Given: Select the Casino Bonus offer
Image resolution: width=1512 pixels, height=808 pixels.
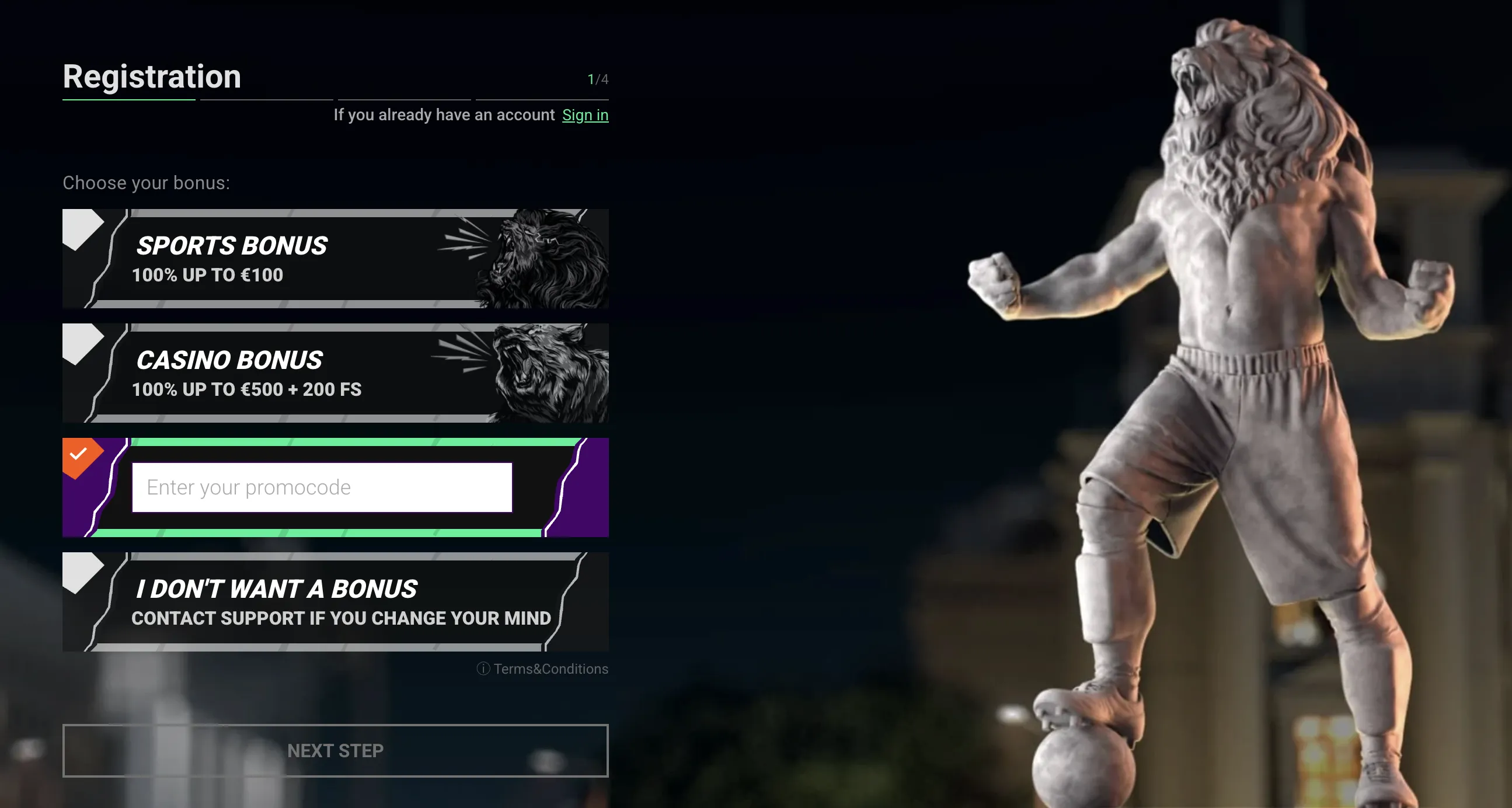Looking at the screenshot, I should click(x=335, y=373).
